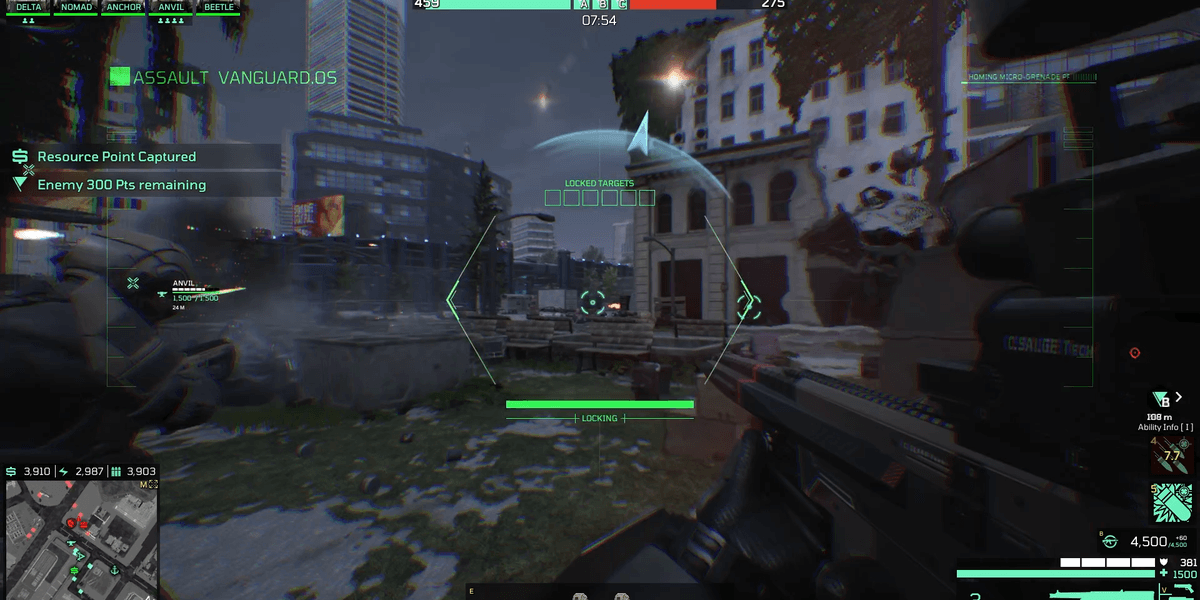Image resolution: width=1200 pixels, height=600 pixels.
Task: Select the ANCHOR squad card
Action: 123,7
